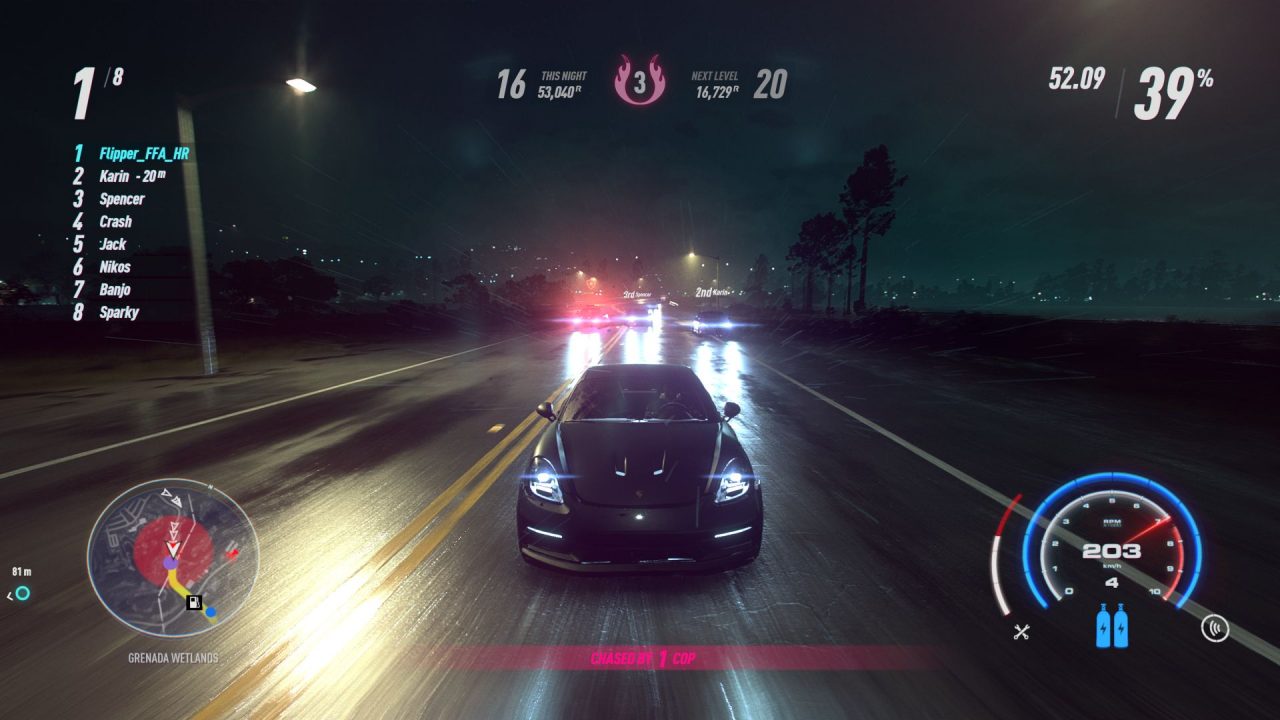
Task: Click the radar pulse icon
Action: click(1213, 628)
